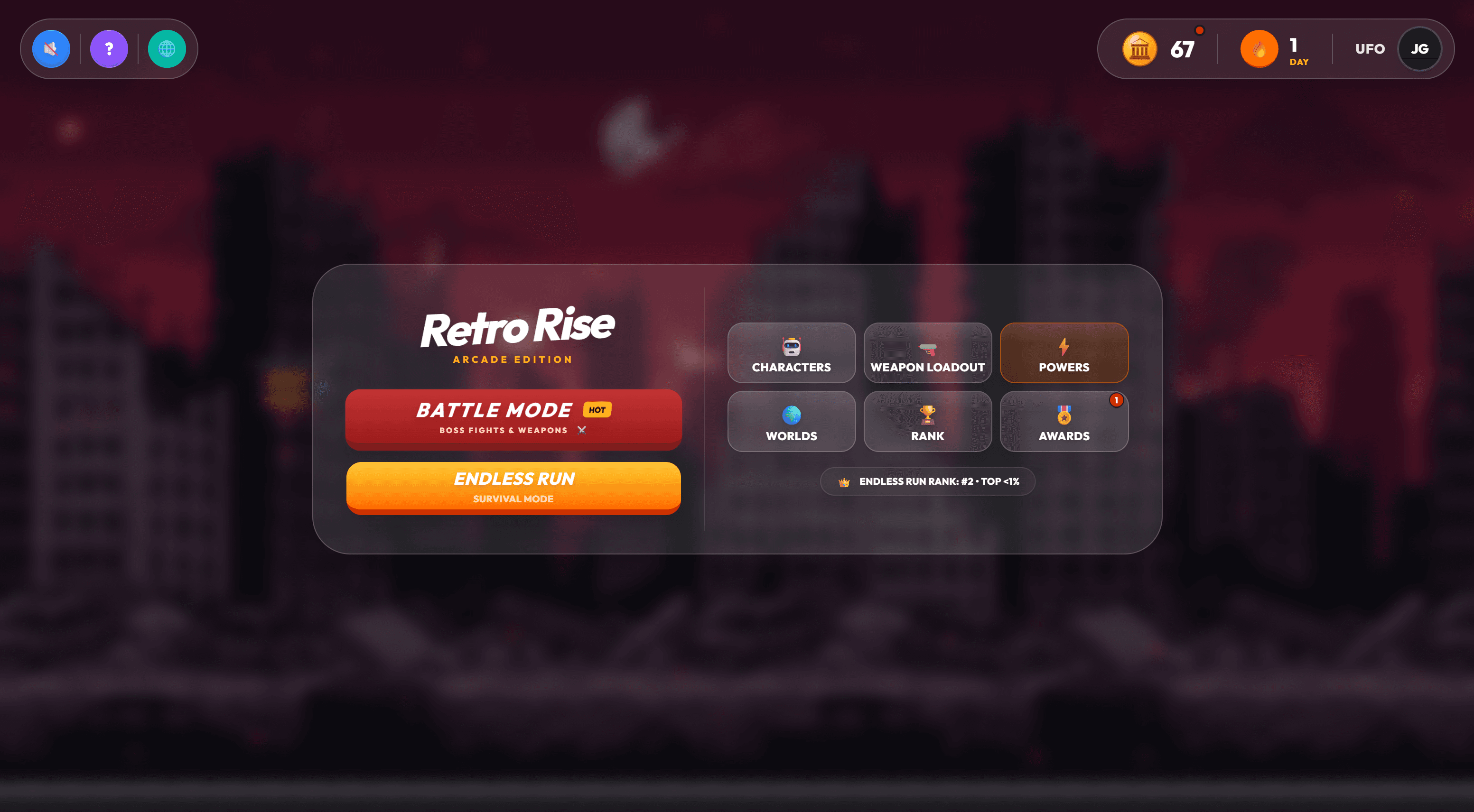
Task: Open the Powers lightning menu
Action: 1064,353
